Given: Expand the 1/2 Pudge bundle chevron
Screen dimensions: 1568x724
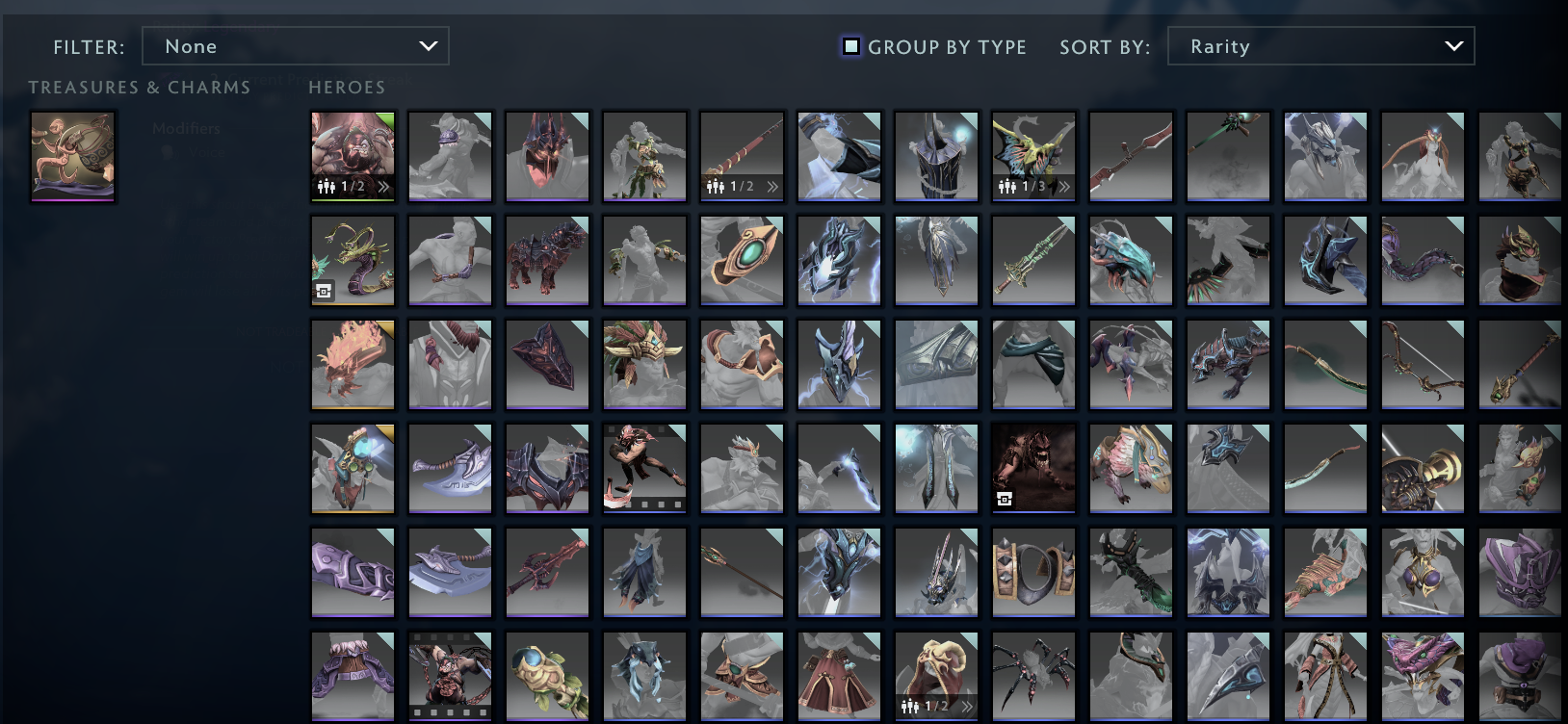Looking at the screenshot, I should [384, 186].
